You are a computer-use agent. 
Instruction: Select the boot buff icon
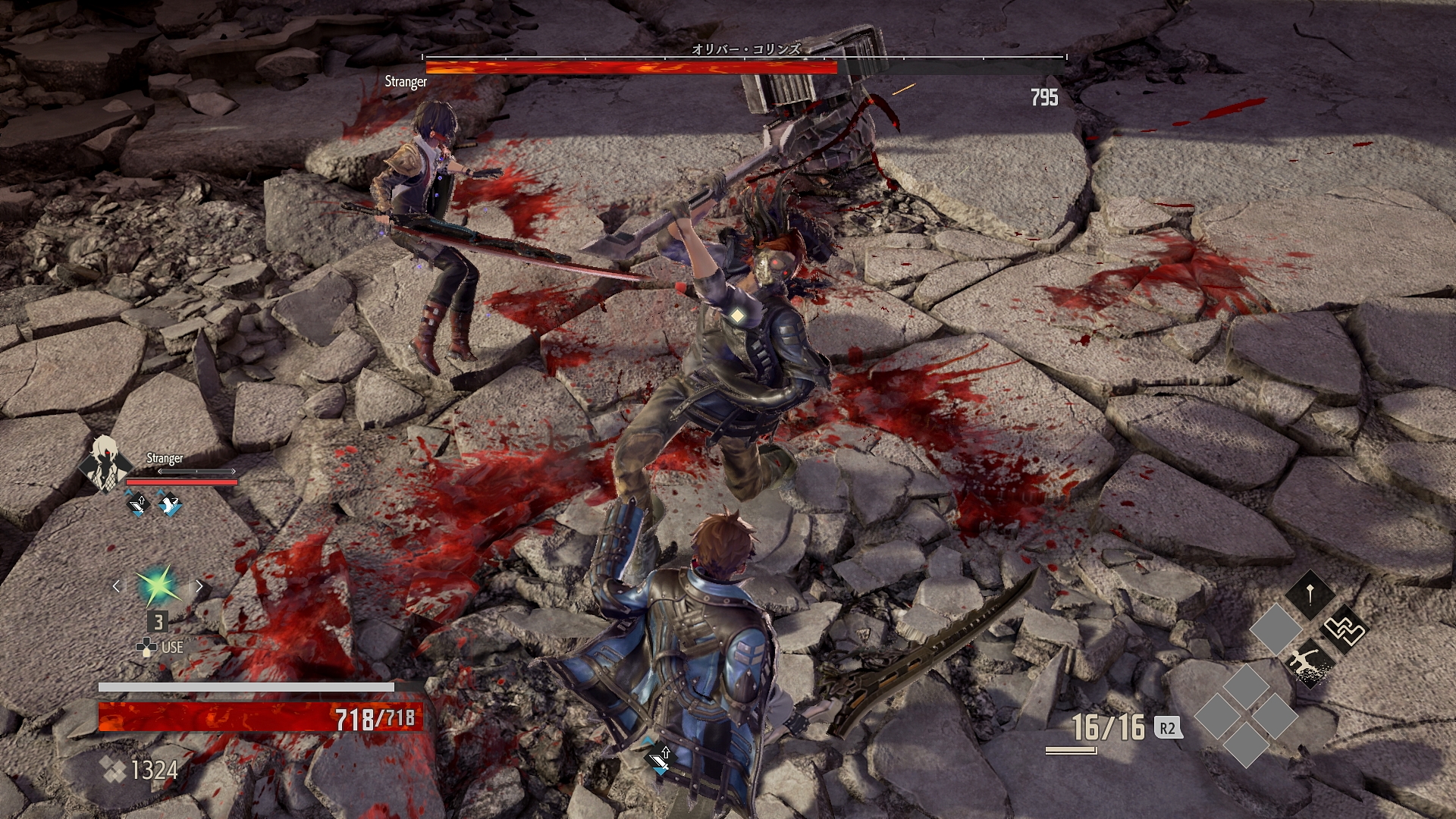click(x=169, y=504)
